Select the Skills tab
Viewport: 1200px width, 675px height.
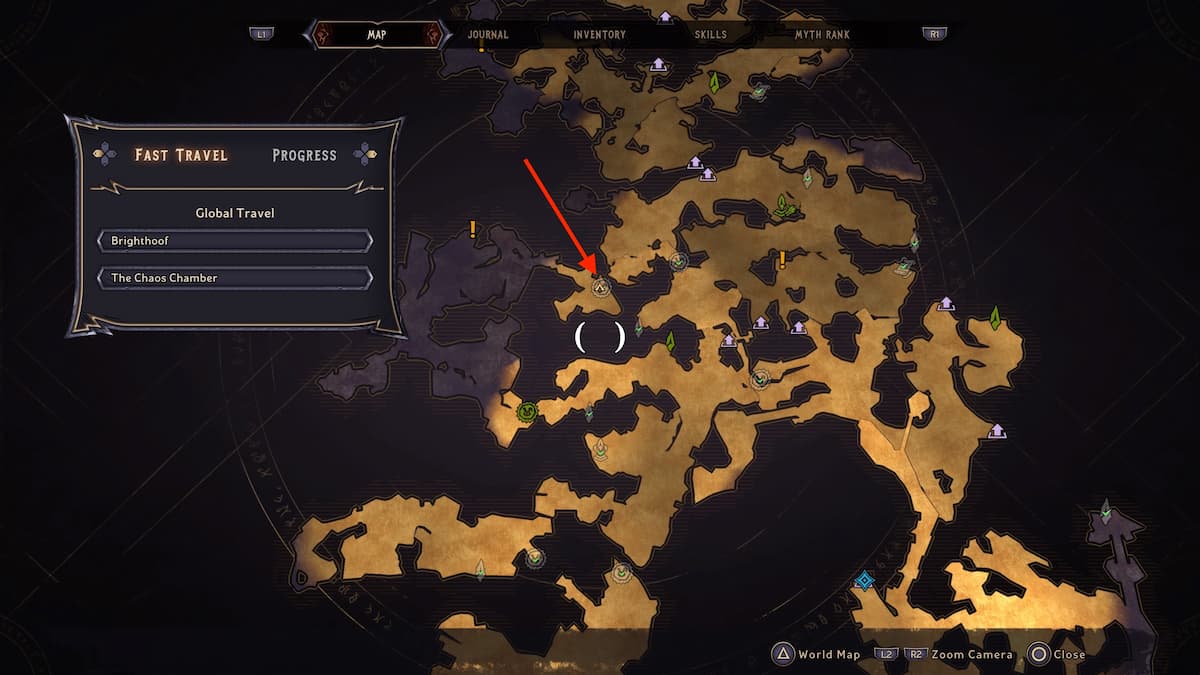pyautogui.click(x=711, y=34)
